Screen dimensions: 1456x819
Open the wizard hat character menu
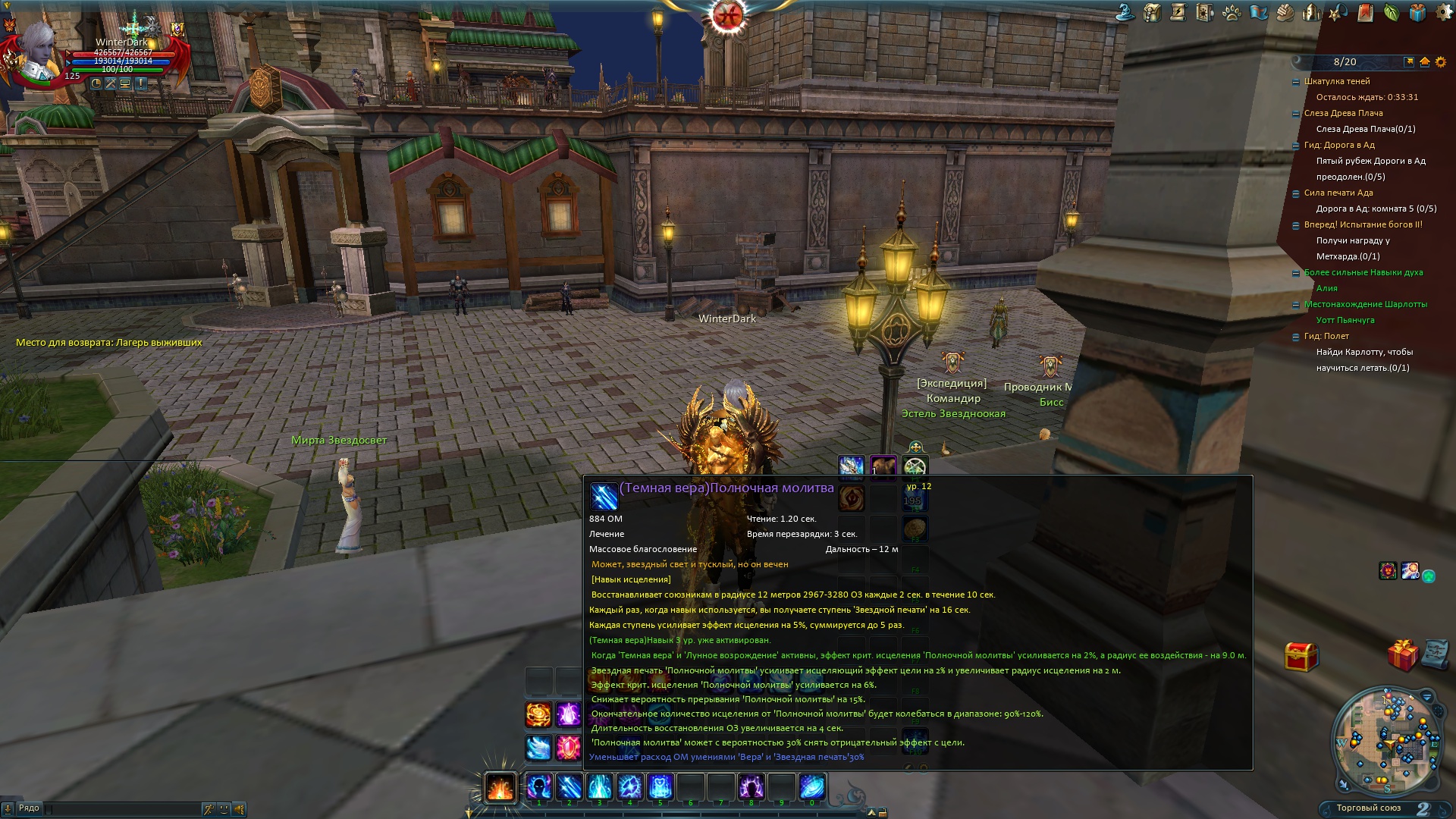pos(1125,12)
